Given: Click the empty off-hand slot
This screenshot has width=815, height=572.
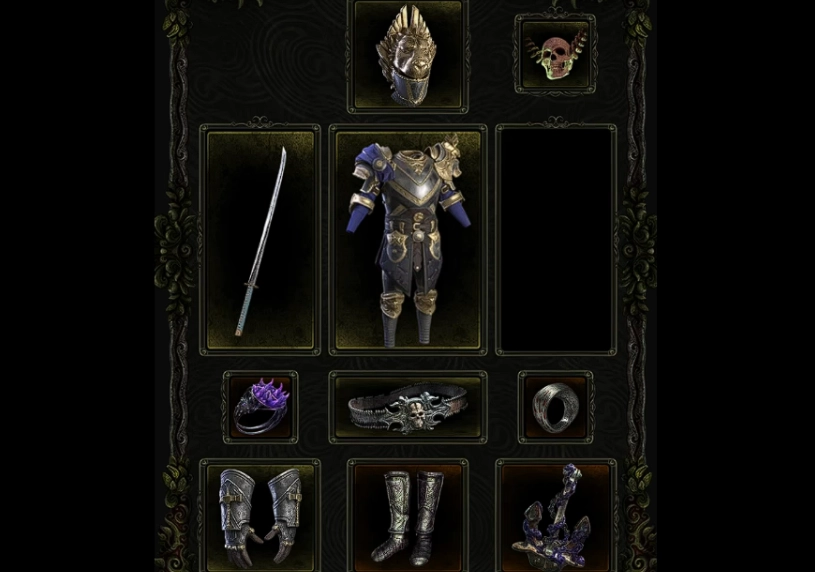Looking at the screenshot, I should point(556,240).
